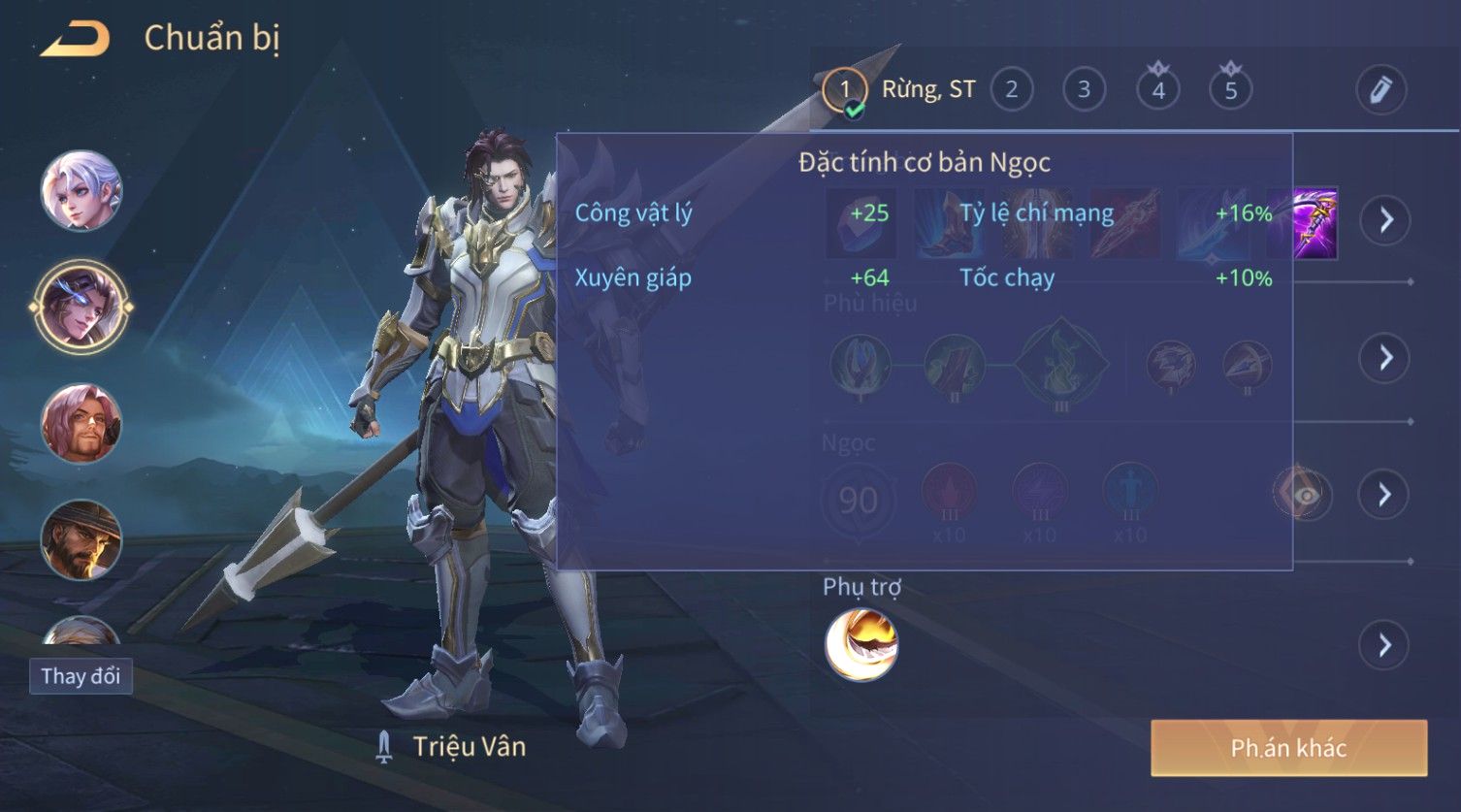This screenshot has width=1461, height=812.
Task: Choose the pink-haired bearded hero portrait
Action: [x=81, y=424]
